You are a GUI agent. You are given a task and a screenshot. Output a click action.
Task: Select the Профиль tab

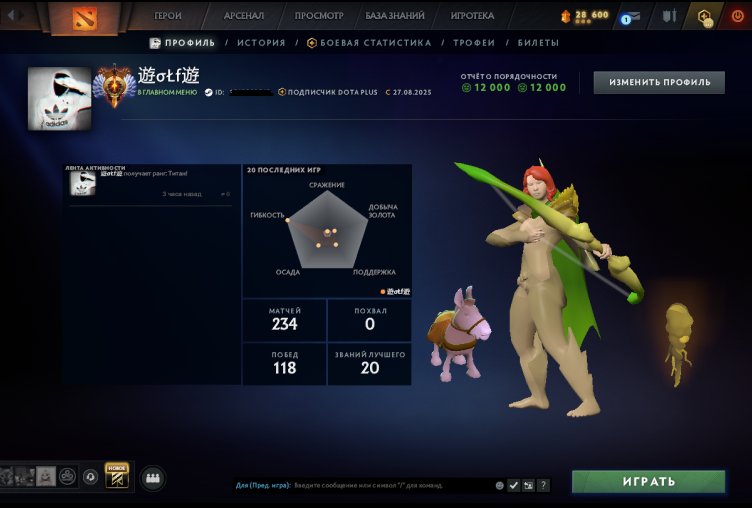coord(182,43)
